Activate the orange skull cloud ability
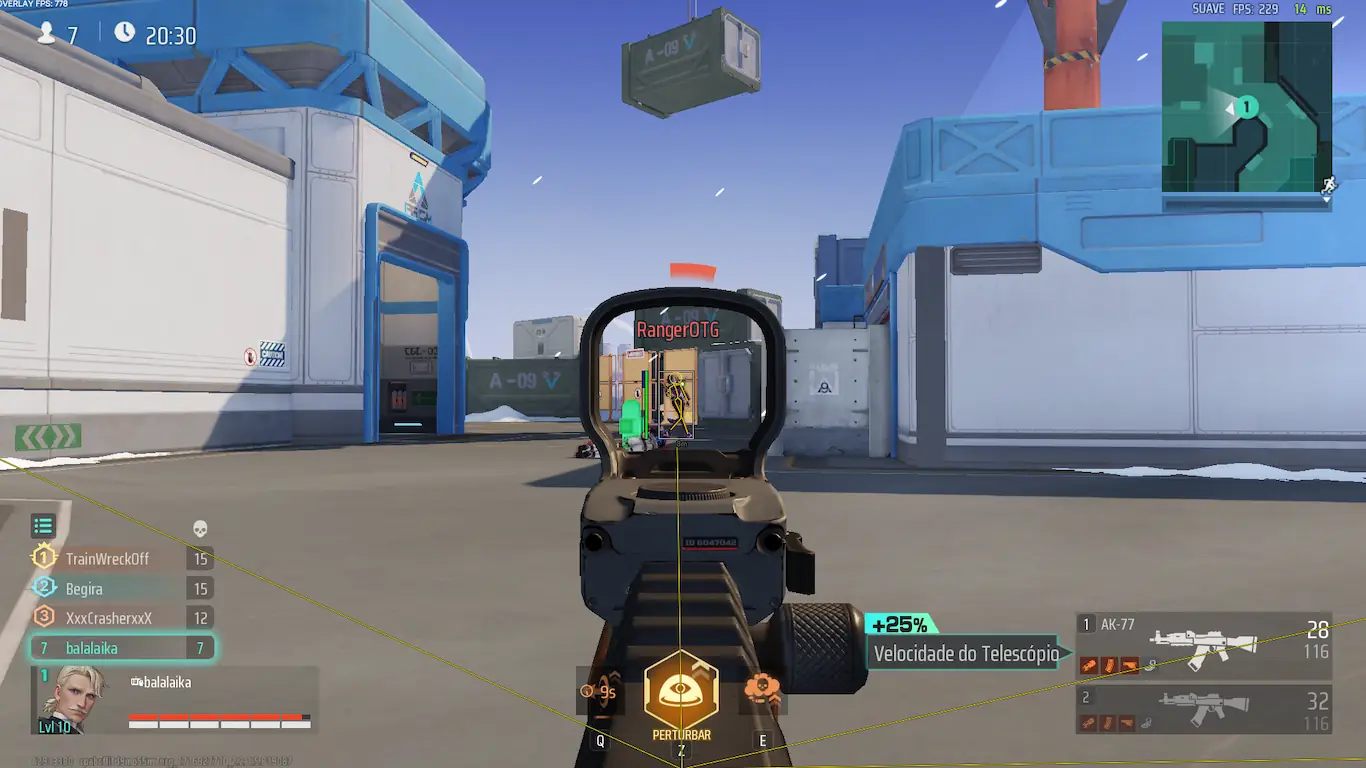This screenshot has width=1366, height=768. point(762,690)
